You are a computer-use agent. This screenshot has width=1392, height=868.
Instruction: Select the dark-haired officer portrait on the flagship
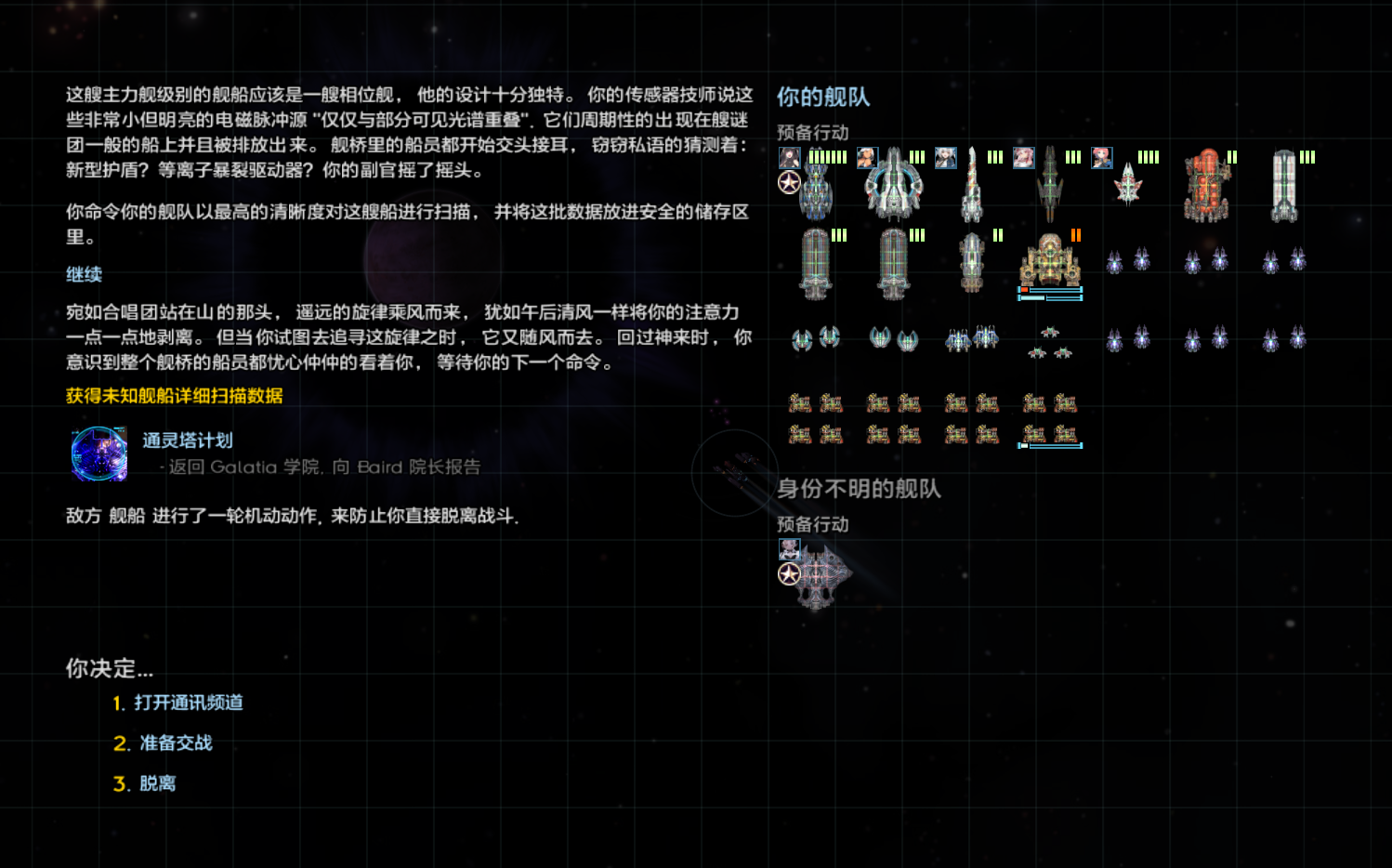pyautogui.click(x=789, y=157)
